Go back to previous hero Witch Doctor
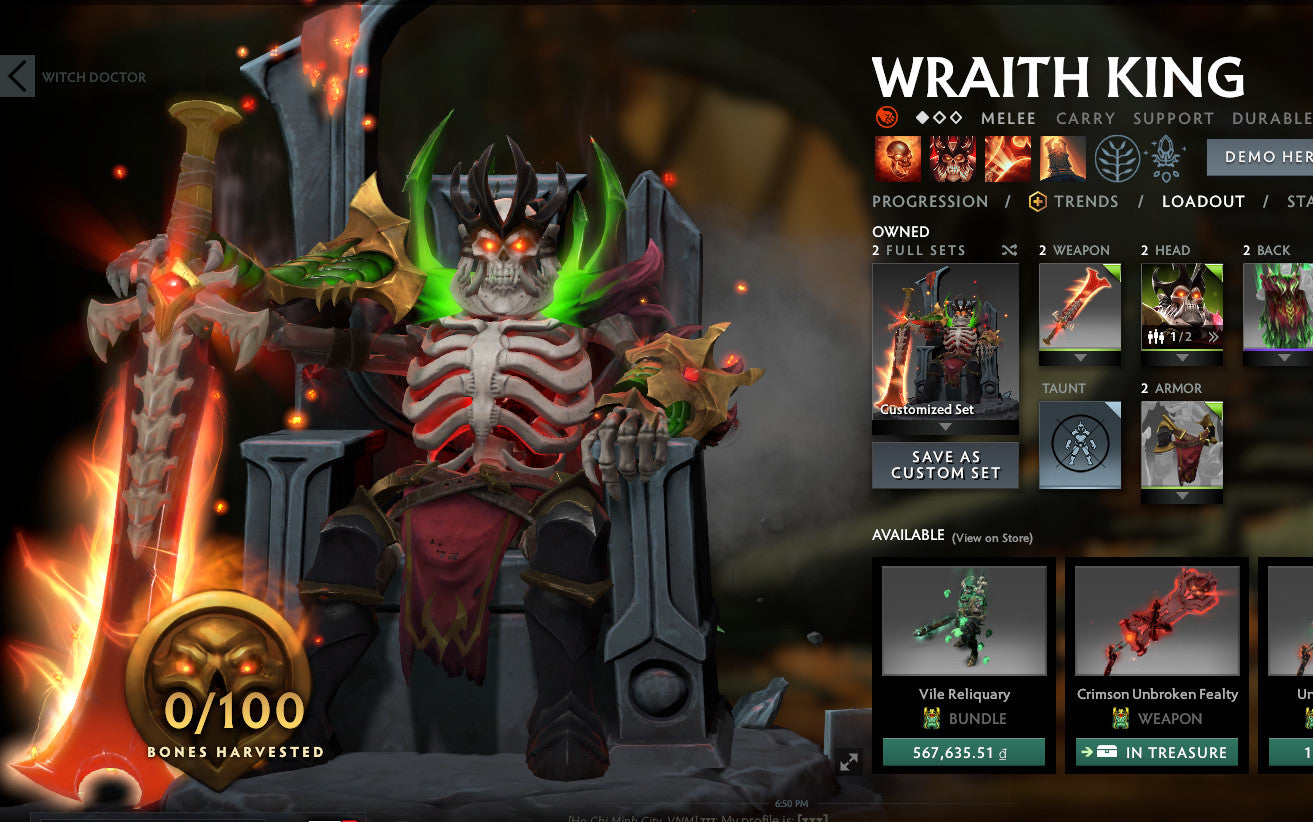 [x=18, y=77]
